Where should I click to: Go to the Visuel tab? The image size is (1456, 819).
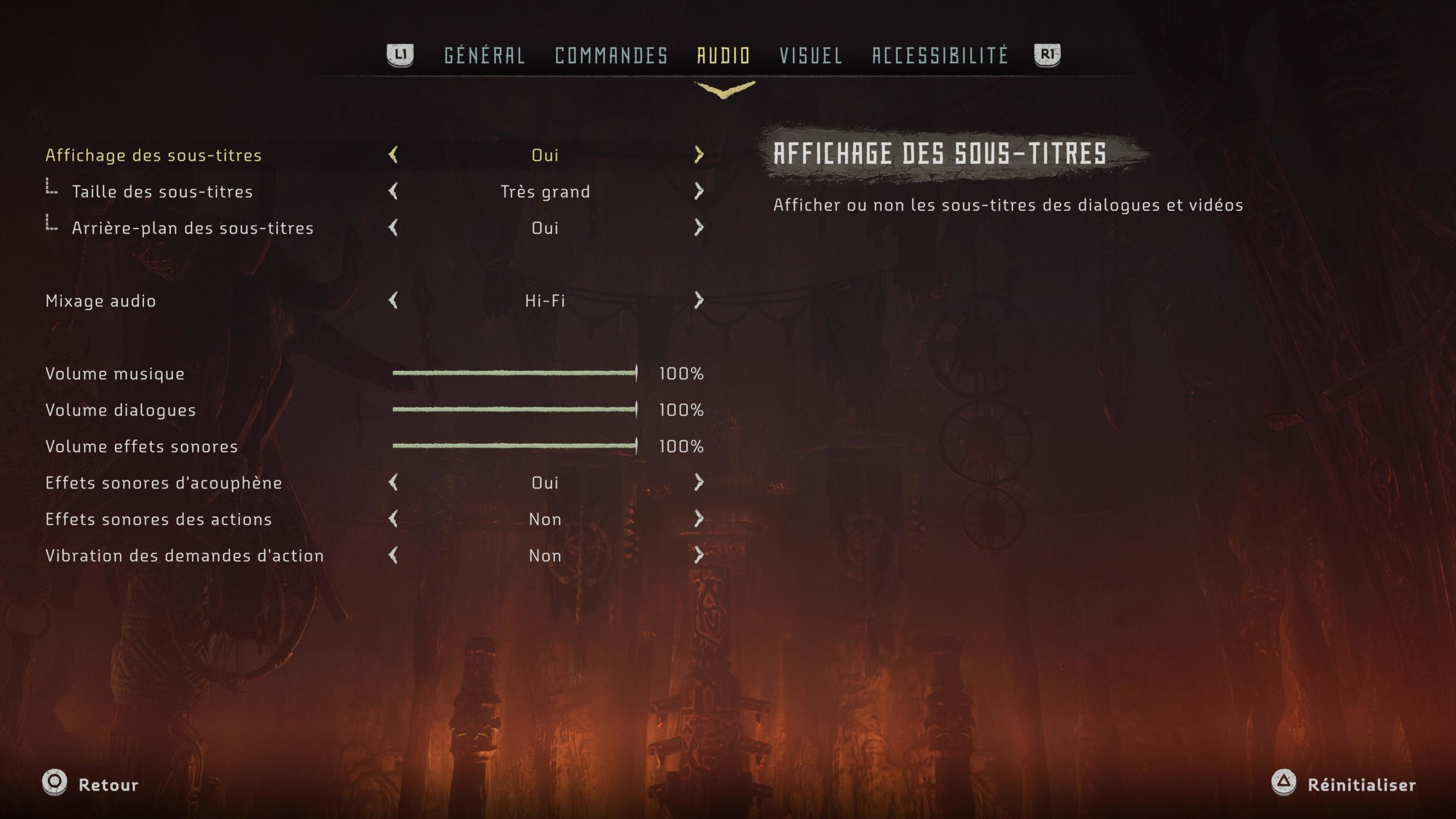[810, 56]
